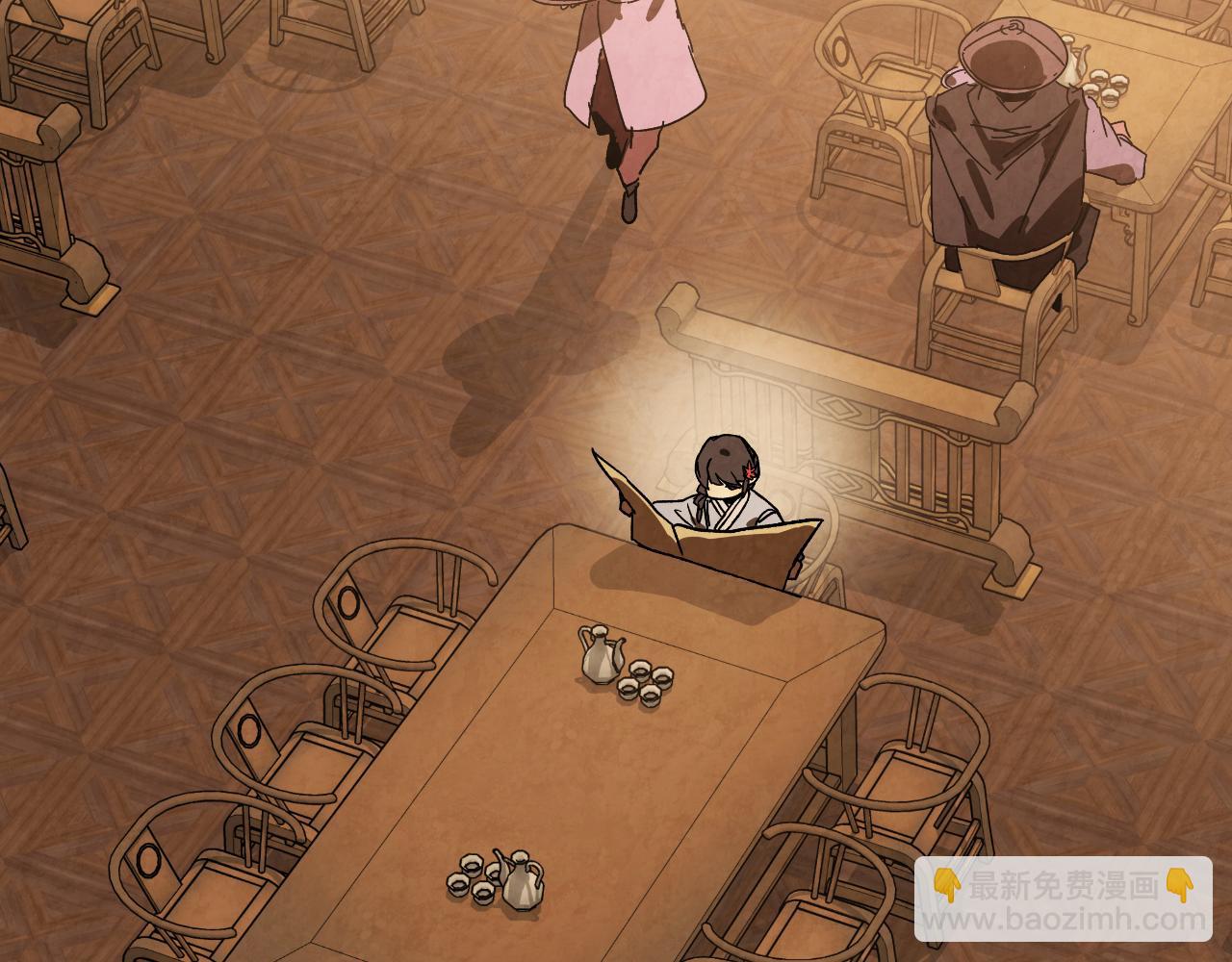Open the baozimh.com free manga banner

pyautogui.click(x=1063, y=901)
